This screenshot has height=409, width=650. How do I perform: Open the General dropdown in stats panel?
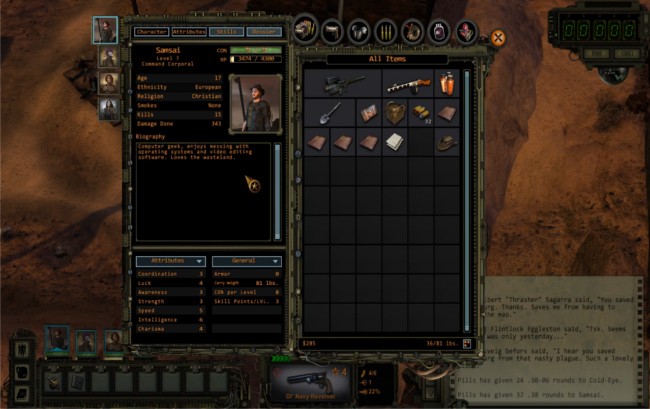(246, 260)
